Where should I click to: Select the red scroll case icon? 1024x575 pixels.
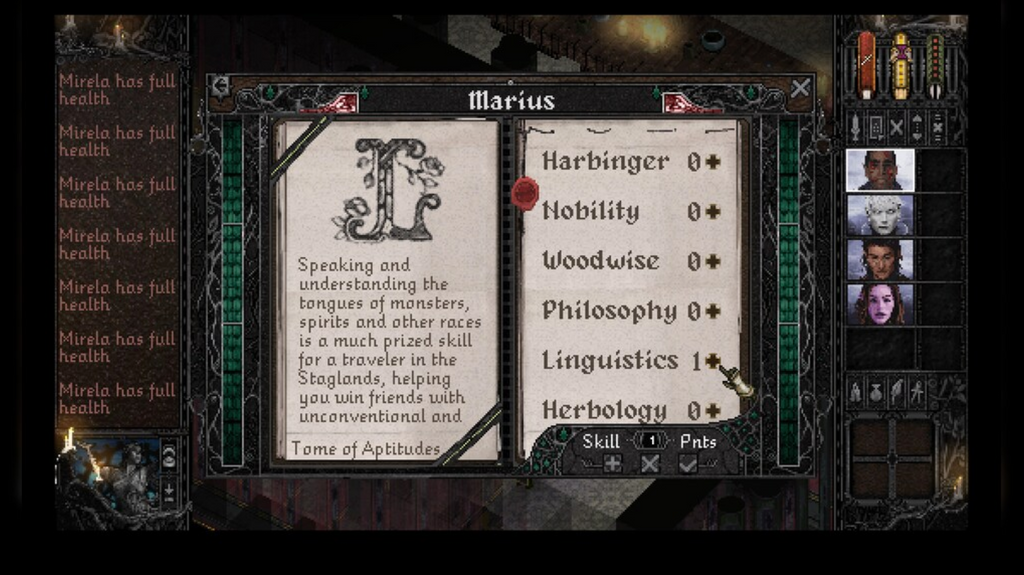point(867,65)
